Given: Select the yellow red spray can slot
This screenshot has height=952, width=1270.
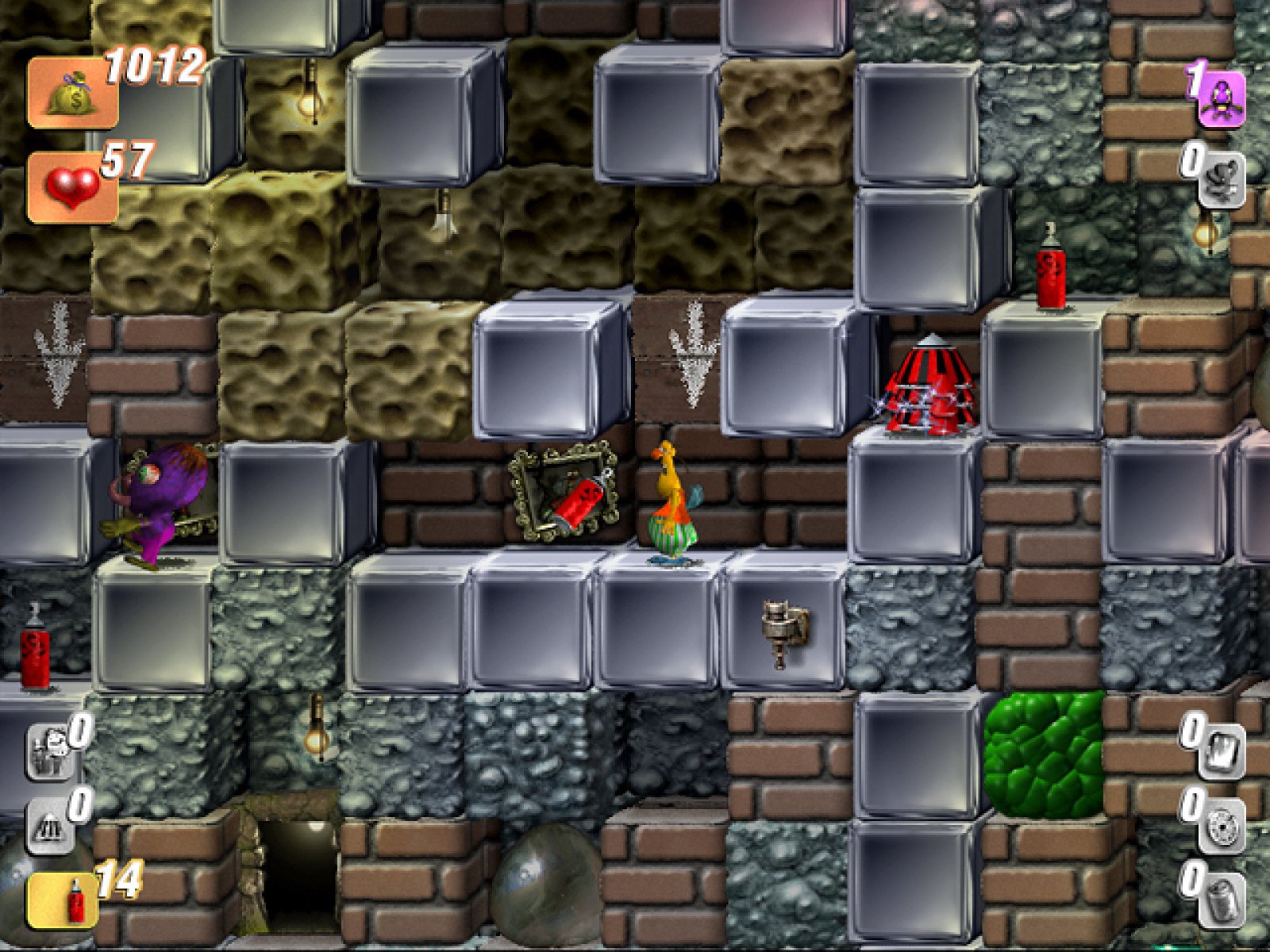Looking at the screenshot, I should (62, 900).
